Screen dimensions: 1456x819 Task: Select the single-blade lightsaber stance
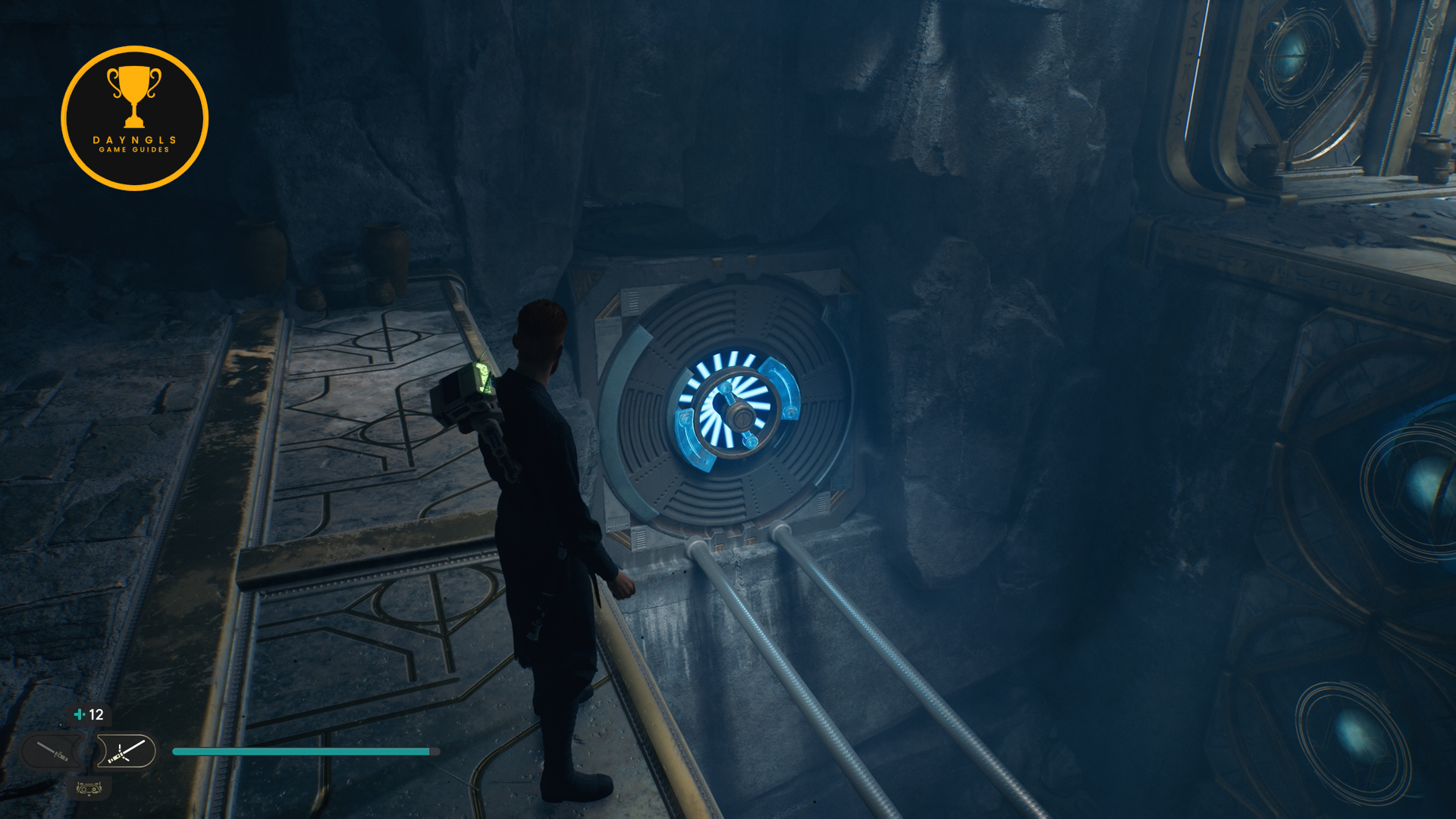point(53,752)
